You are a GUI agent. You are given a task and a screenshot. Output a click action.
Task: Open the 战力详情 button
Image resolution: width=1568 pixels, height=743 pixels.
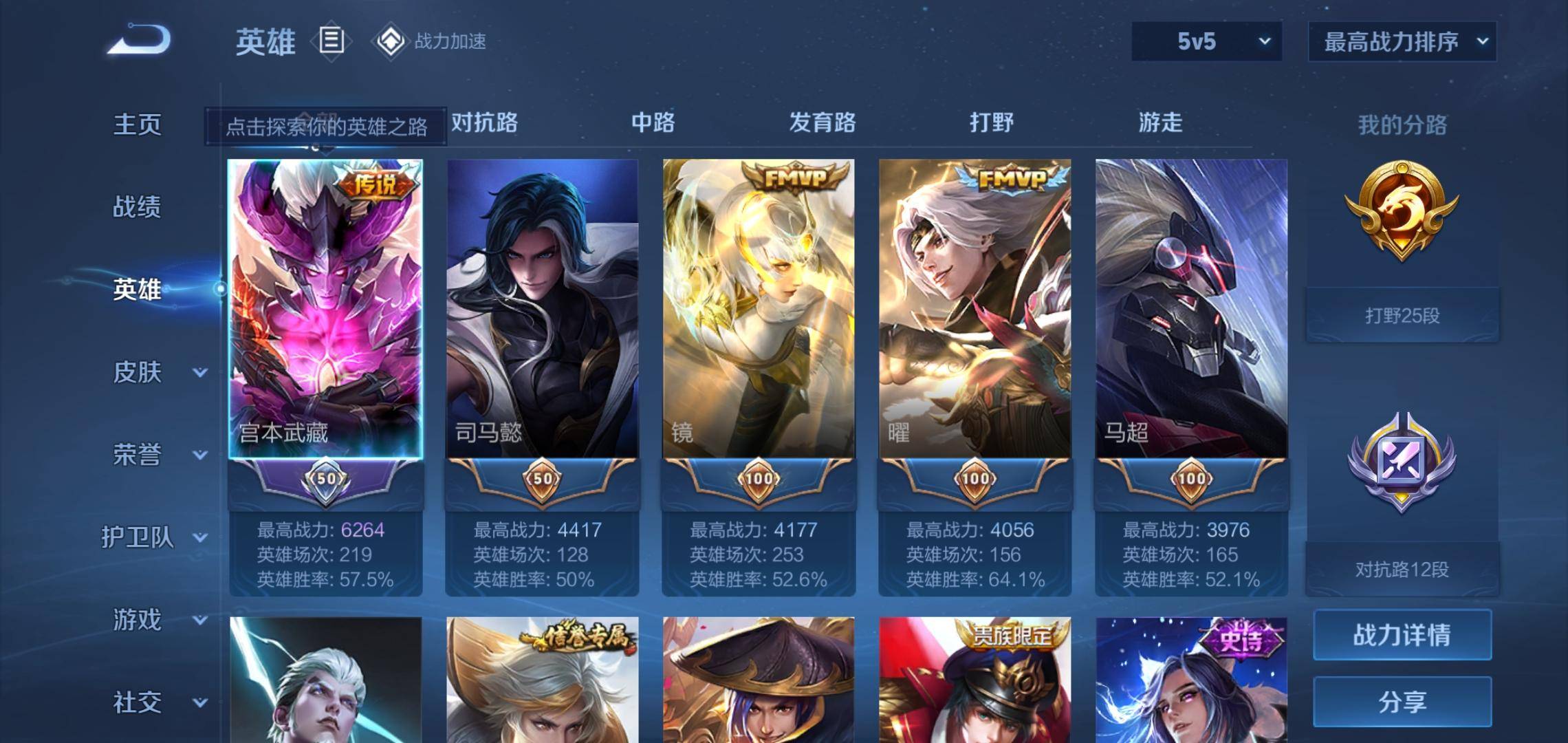(x=1402, y=634)
